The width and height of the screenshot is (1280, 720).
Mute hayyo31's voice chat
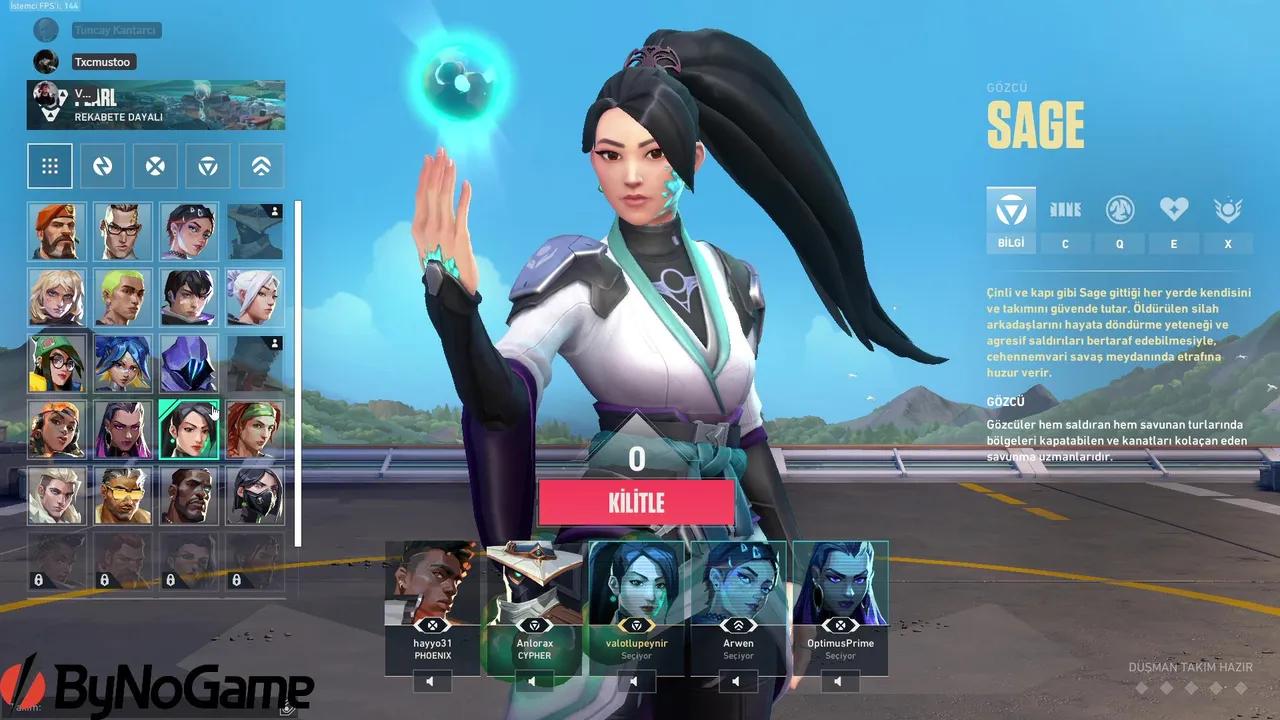pyautogui.click(x=430, y=680)
